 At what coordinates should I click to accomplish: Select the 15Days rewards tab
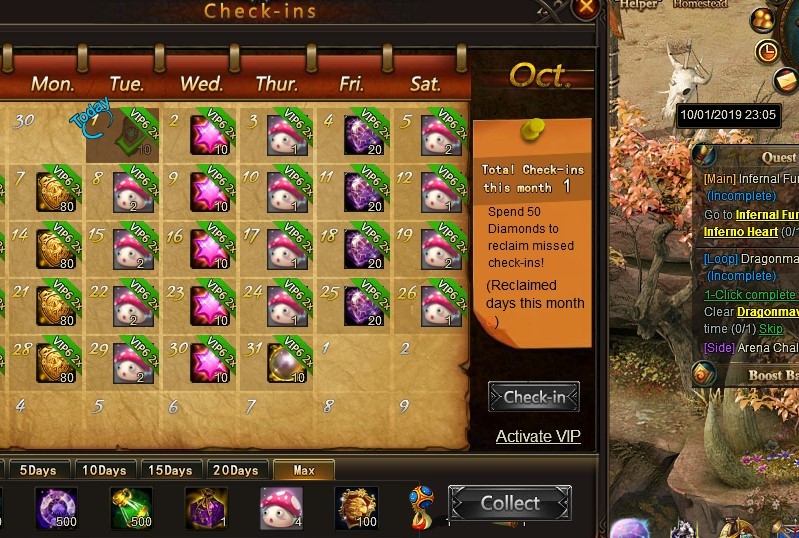click(x=170, y=470)
